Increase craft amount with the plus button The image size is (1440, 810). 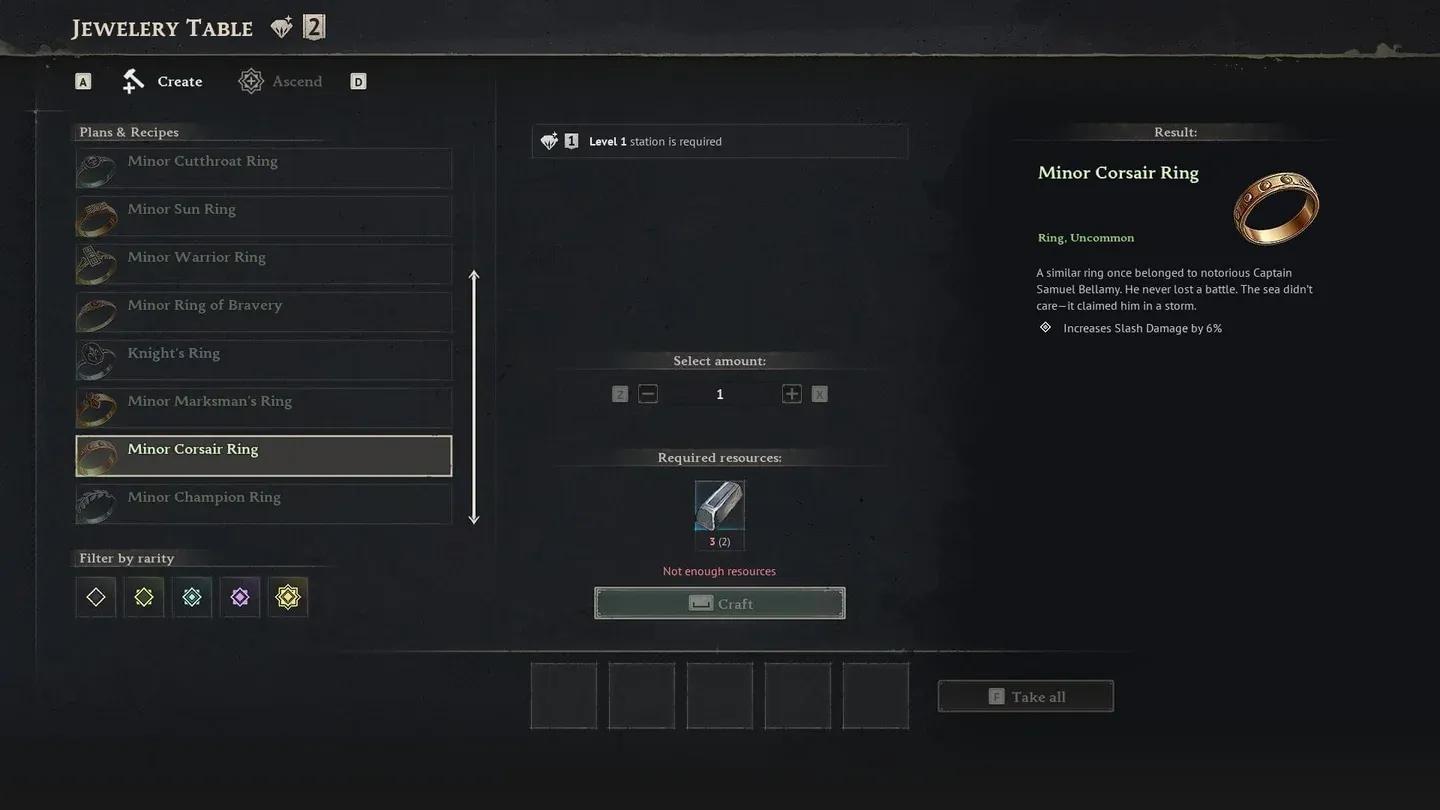(791, 393)
